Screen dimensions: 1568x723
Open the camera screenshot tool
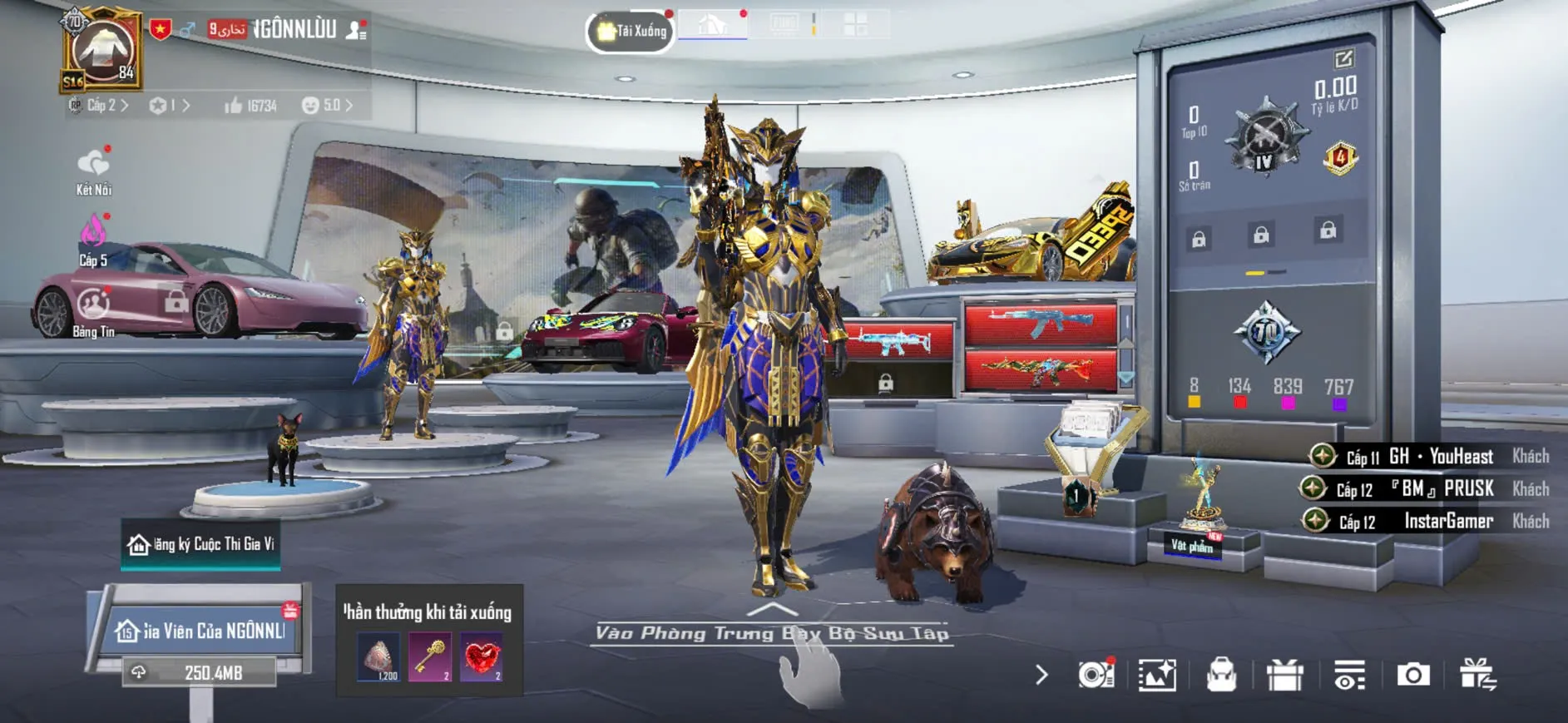click(x=1412, y=675)
